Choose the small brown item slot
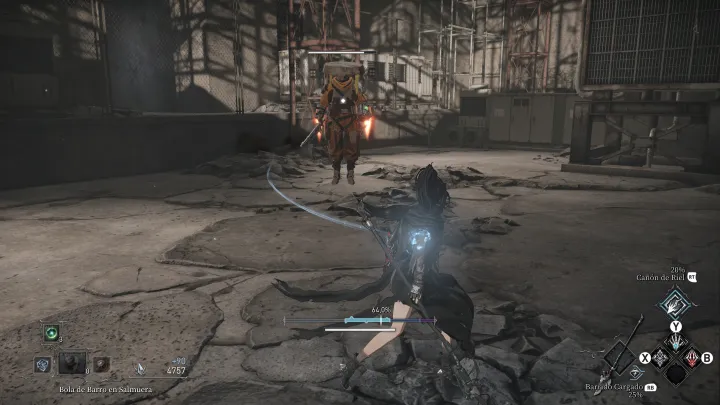Viewport: 720px width, 405px height. [x=102, y=365]
